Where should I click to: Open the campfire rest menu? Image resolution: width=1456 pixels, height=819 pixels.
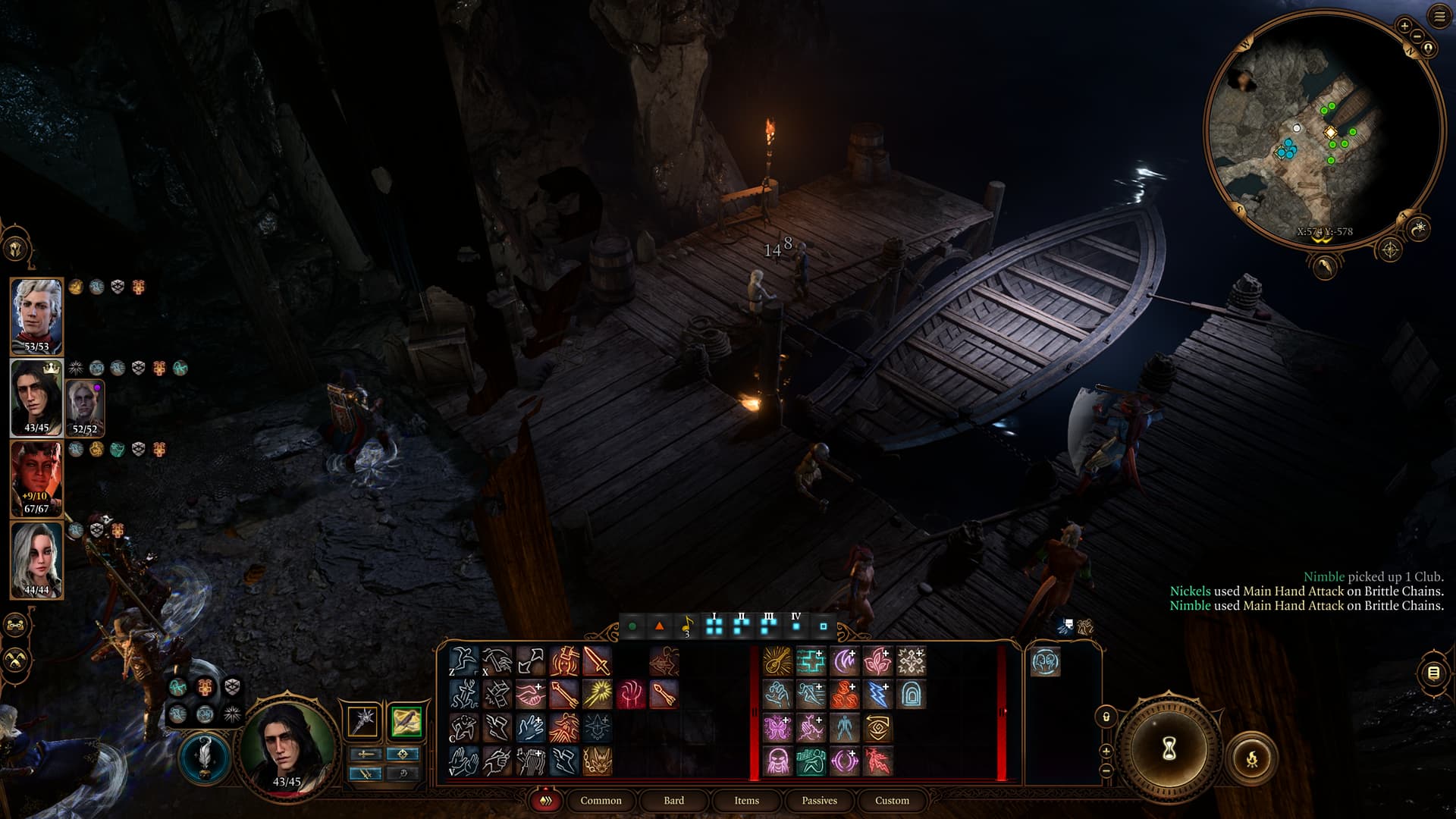pos(1252,757)
